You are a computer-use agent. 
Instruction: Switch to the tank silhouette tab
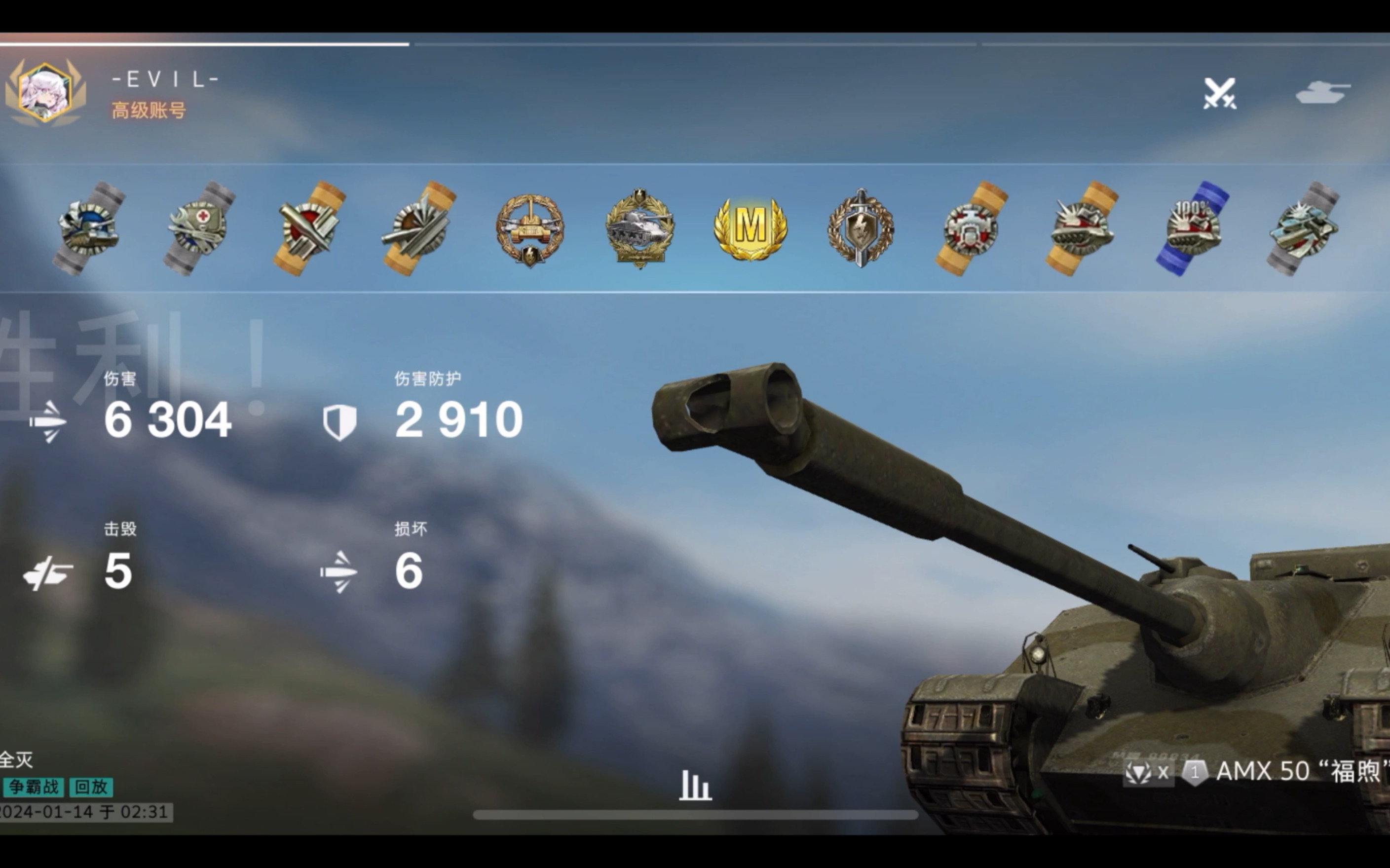[x=1323, y=92]
